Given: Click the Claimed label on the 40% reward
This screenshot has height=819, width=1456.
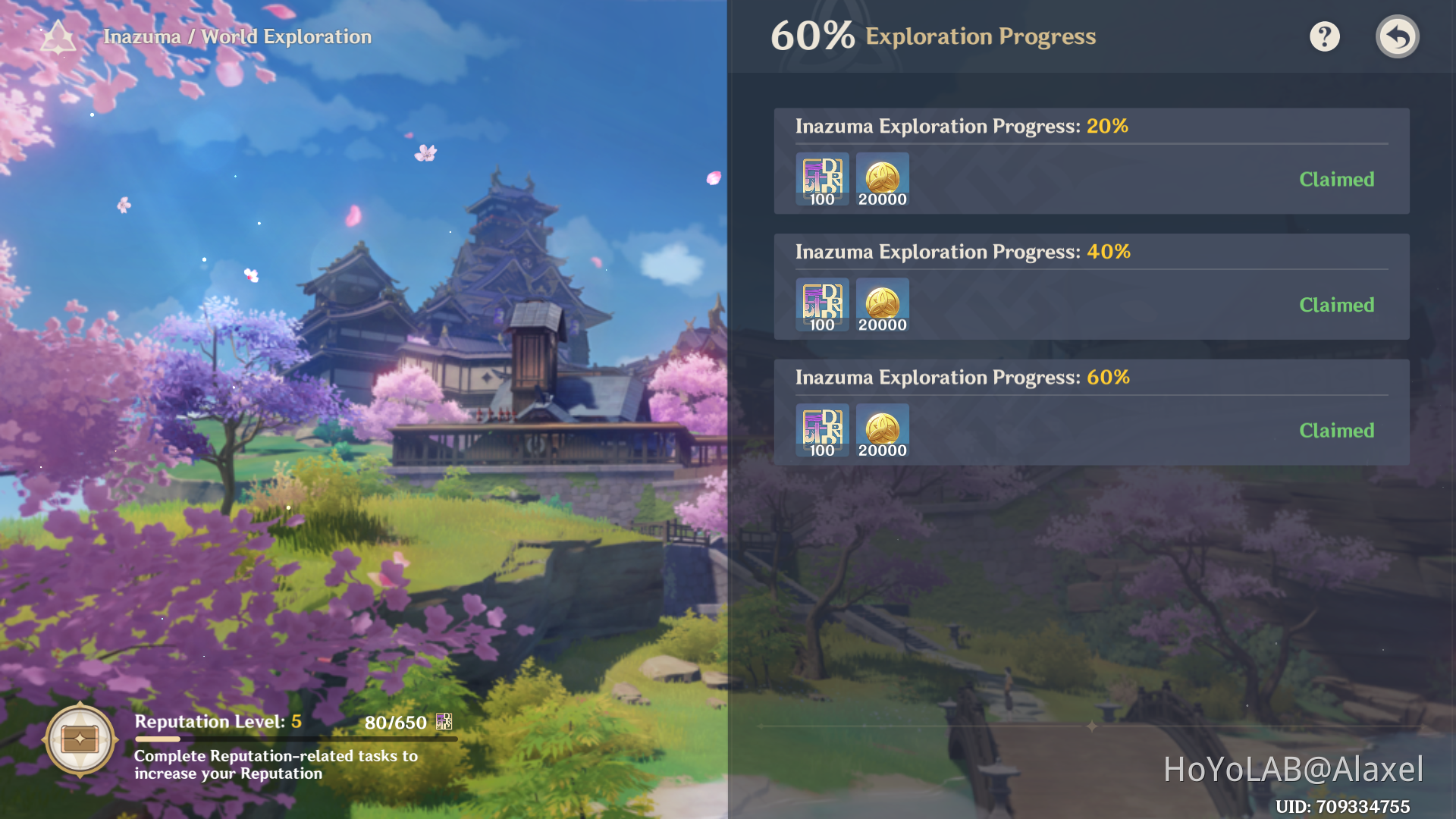Looking at the screenshot, I should pyautogui.click(x=1337, y=305).
